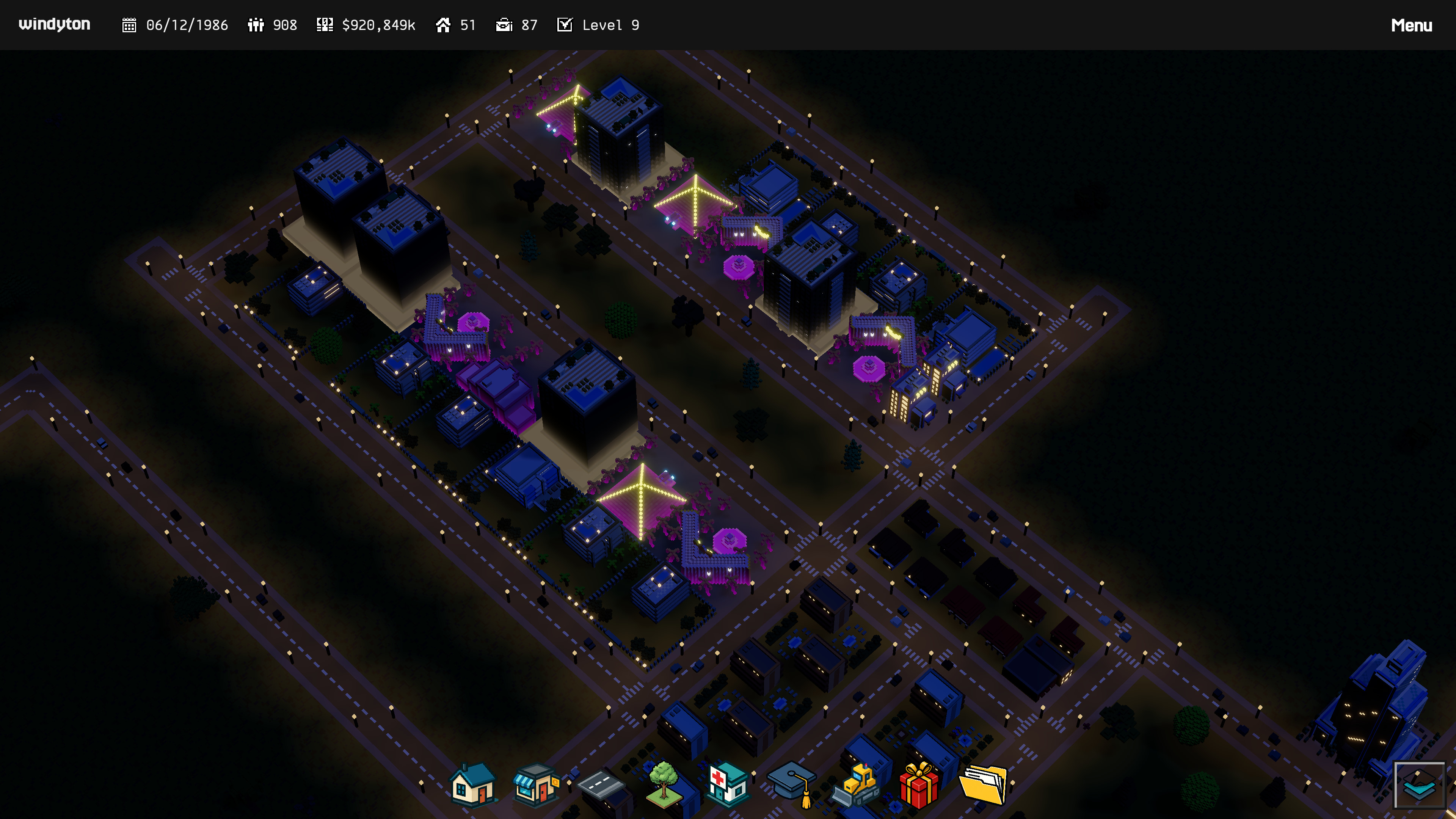Open the Menu in the top bar
The height and width of the screenshot is (819, 1456).
1411,25
